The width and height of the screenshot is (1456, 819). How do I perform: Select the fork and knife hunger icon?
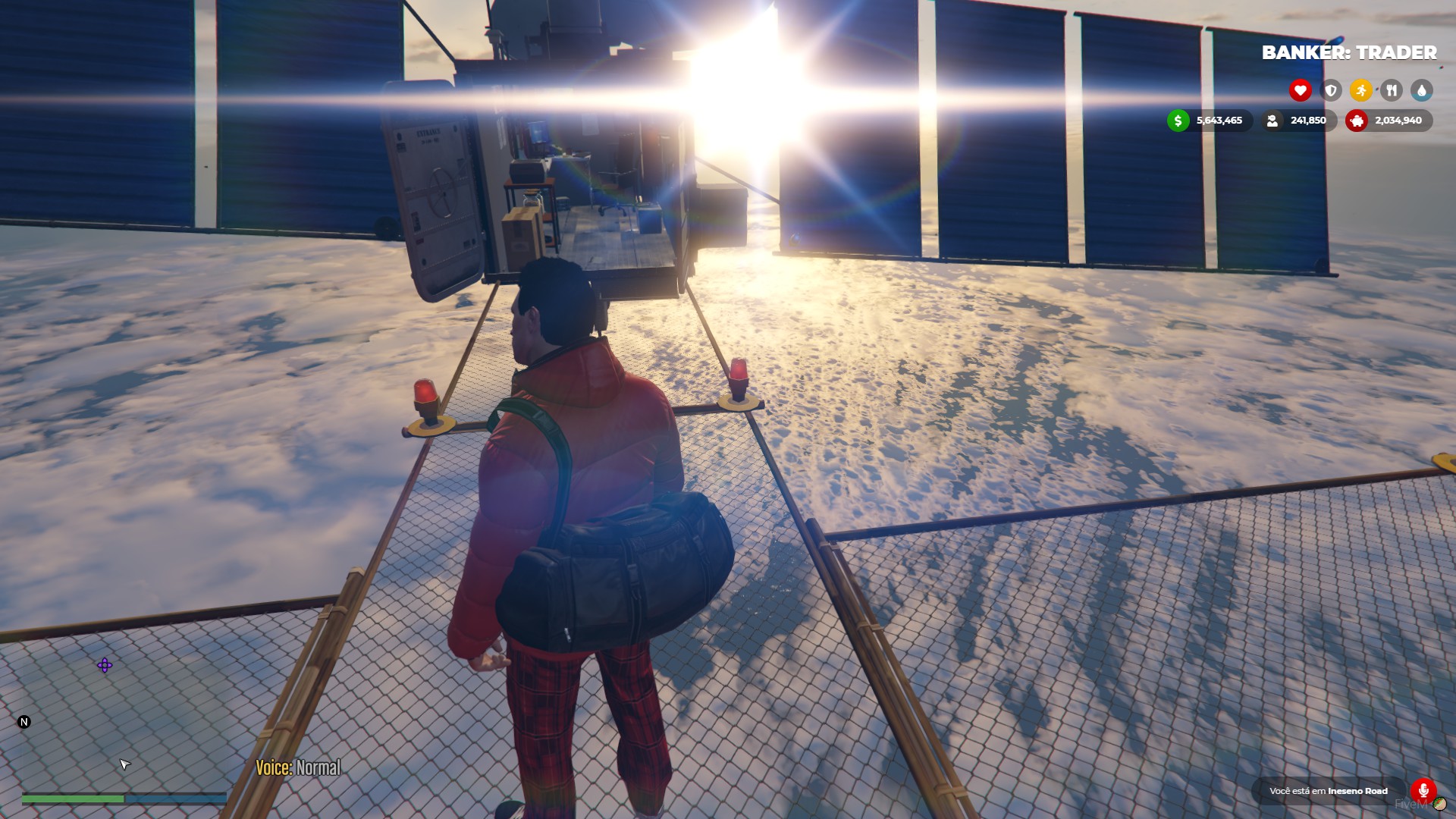1391,90
